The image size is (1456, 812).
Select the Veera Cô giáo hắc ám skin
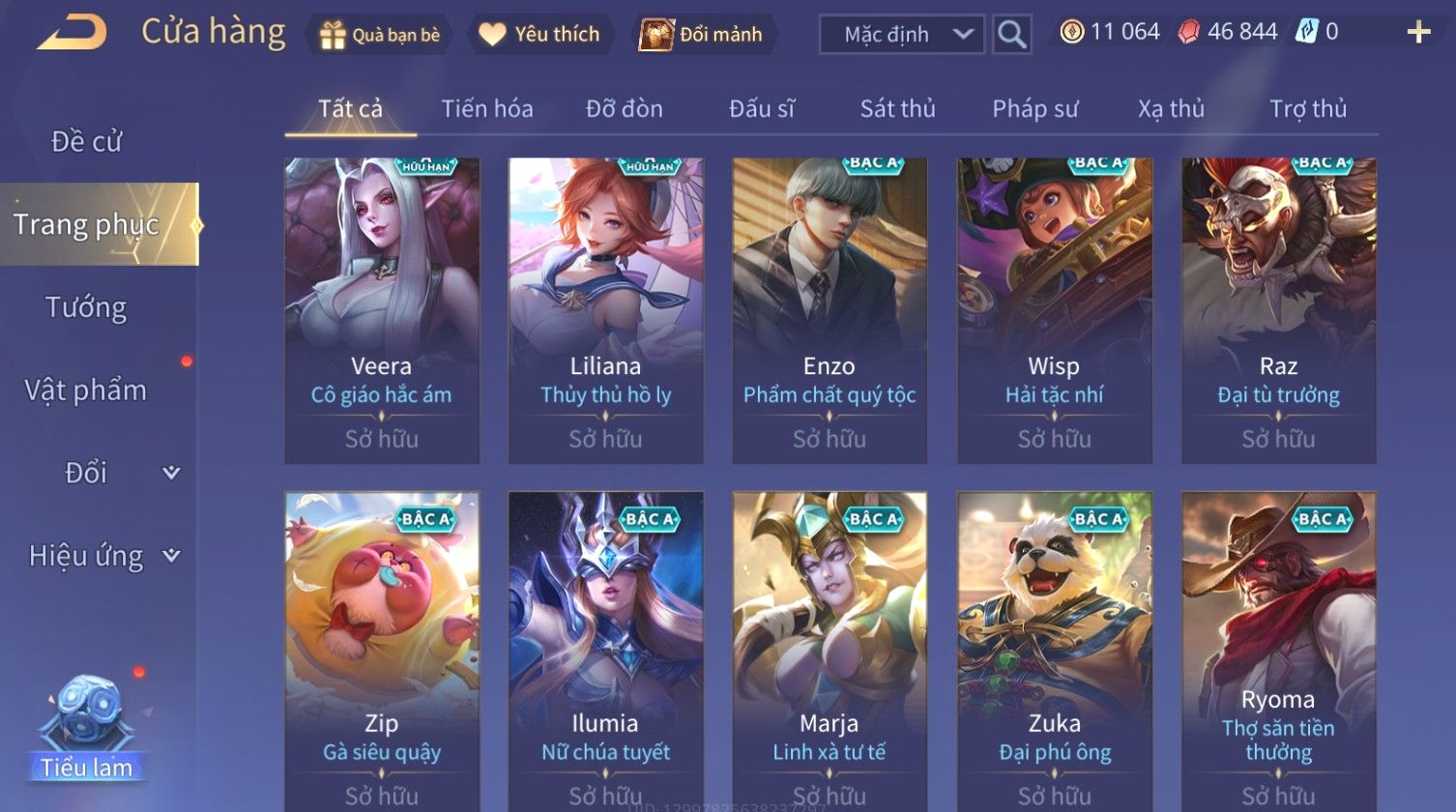click(382, 309)
